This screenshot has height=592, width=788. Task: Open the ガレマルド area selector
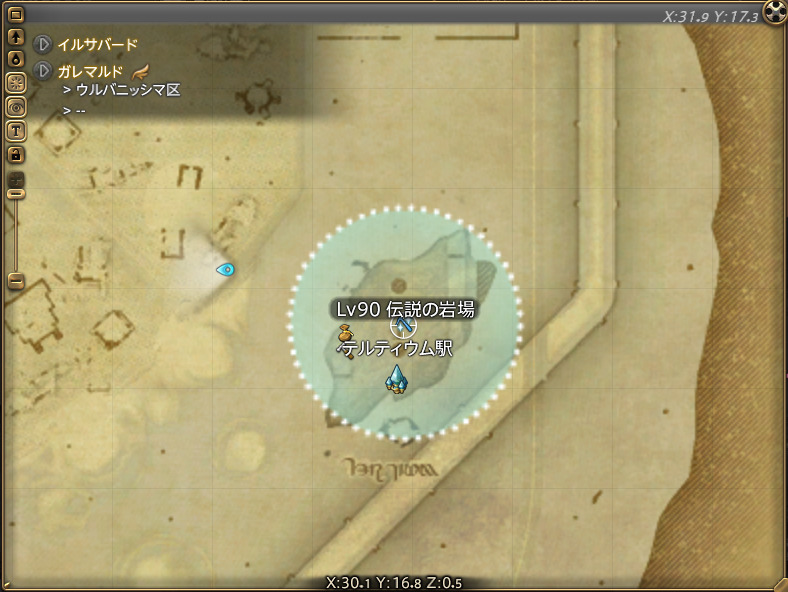coord(43,72)
